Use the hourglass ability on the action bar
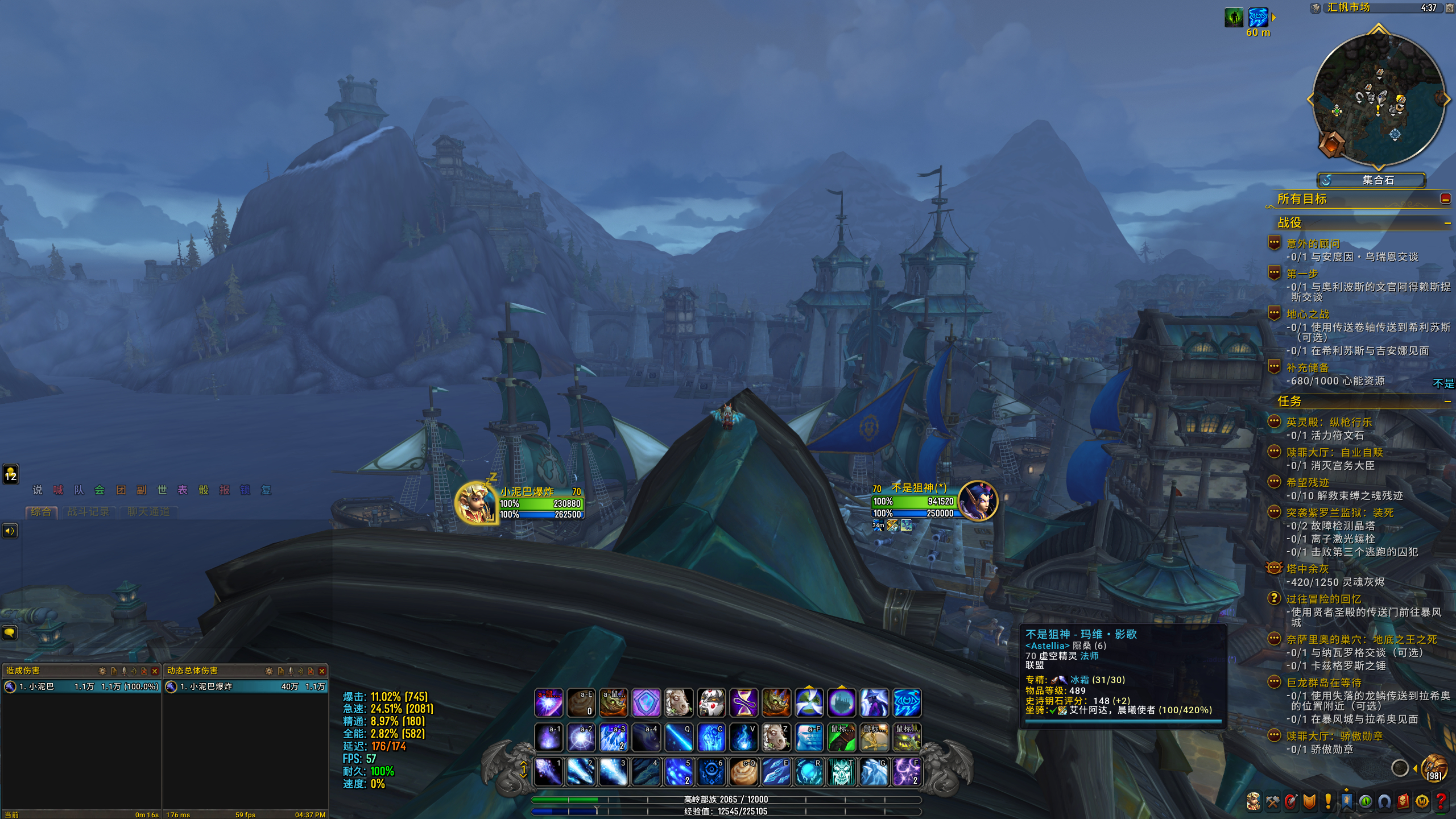This screenshot has width=1456, height=819. pyautogui.click(x=743, y=703)
